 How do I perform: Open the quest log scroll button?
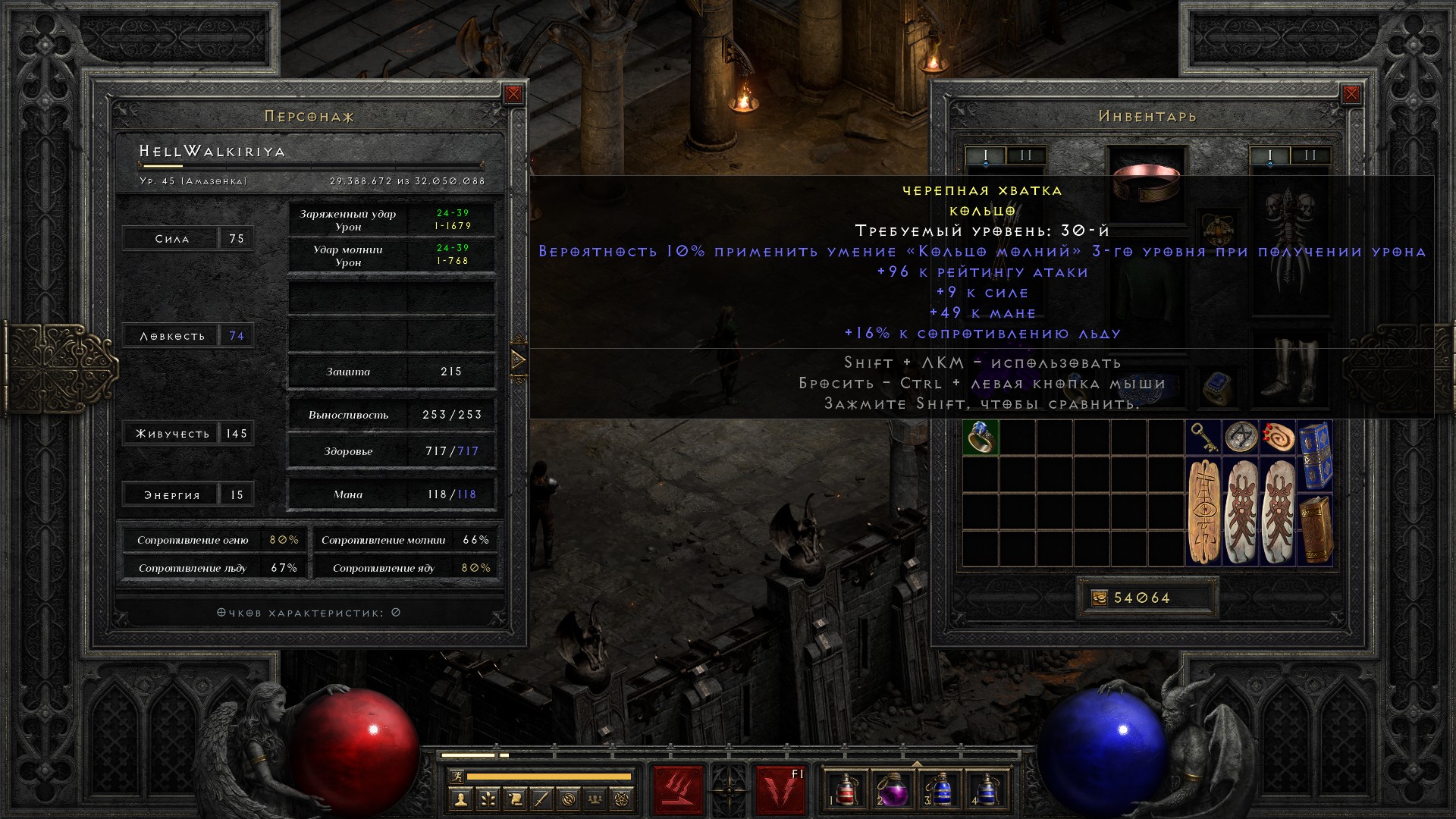(x=514, y=799)
